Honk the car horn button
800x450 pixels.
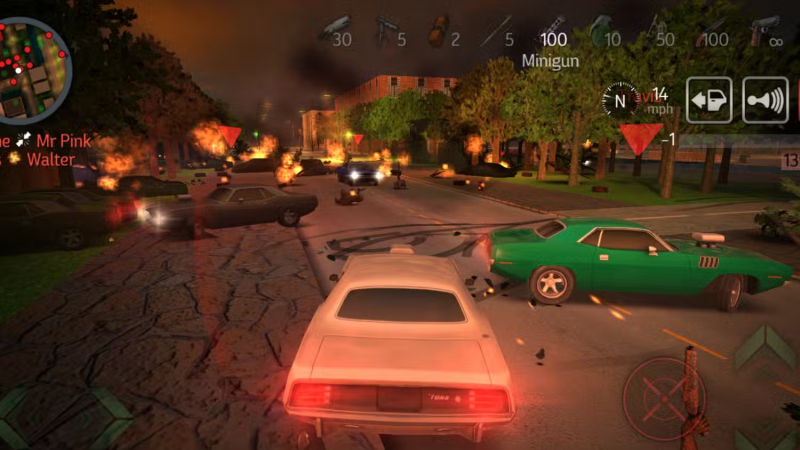pyautogui.click(x=765, y=100)
